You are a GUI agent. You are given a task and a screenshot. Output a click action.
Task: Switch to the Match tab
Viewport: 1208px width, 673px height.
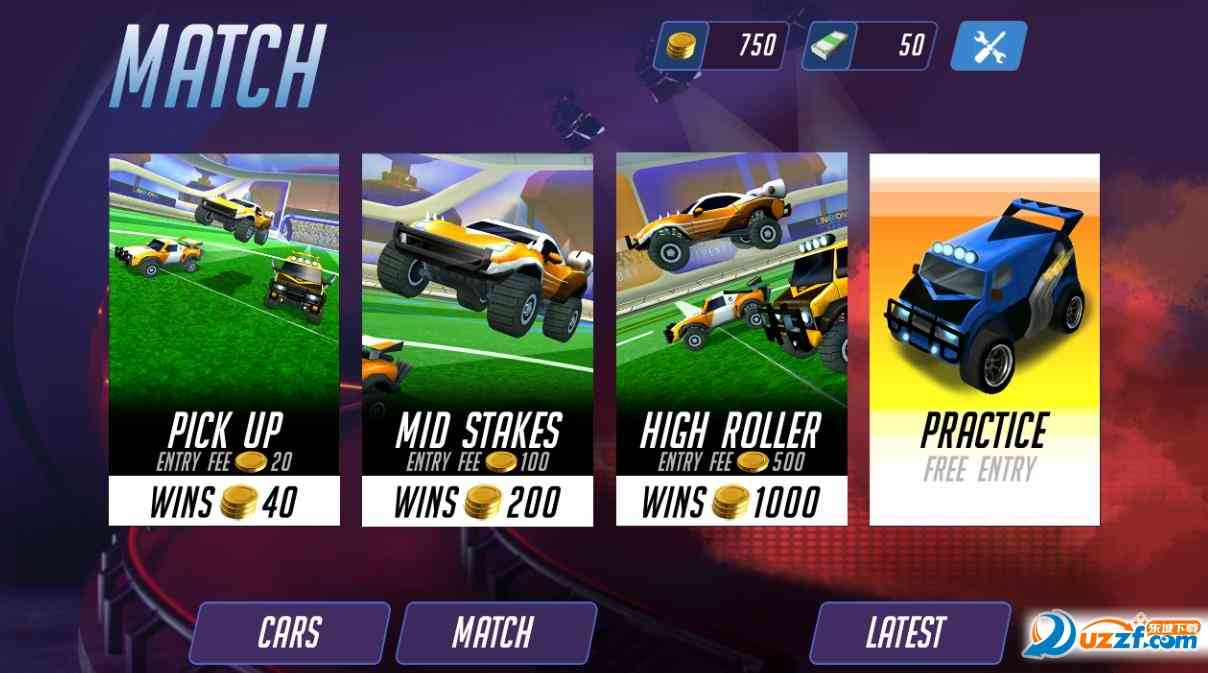(494, 632)
